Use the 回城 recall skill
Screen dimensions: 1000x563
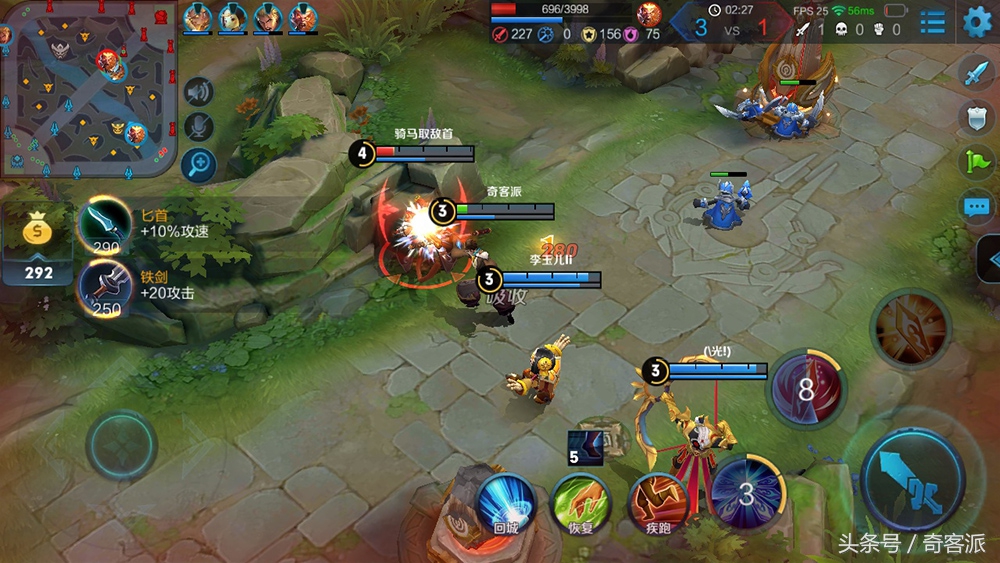(x=505, y=503)
